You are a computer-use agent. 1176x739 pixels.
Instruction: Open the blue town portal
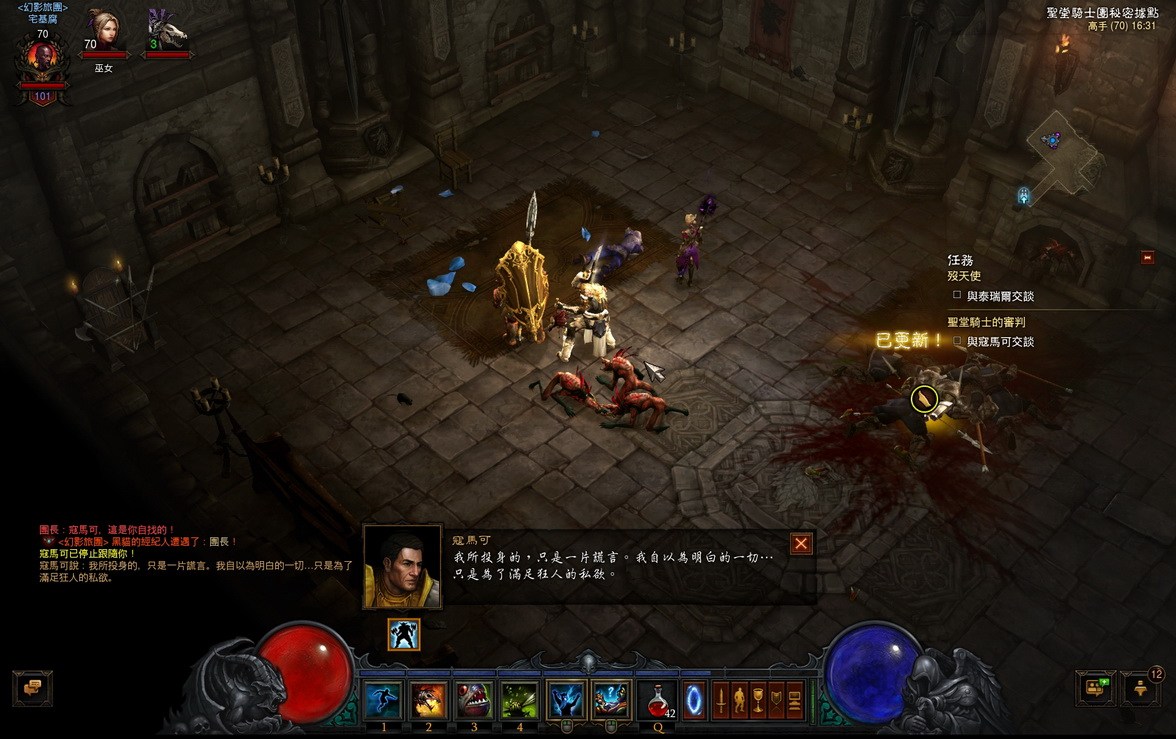693,698
